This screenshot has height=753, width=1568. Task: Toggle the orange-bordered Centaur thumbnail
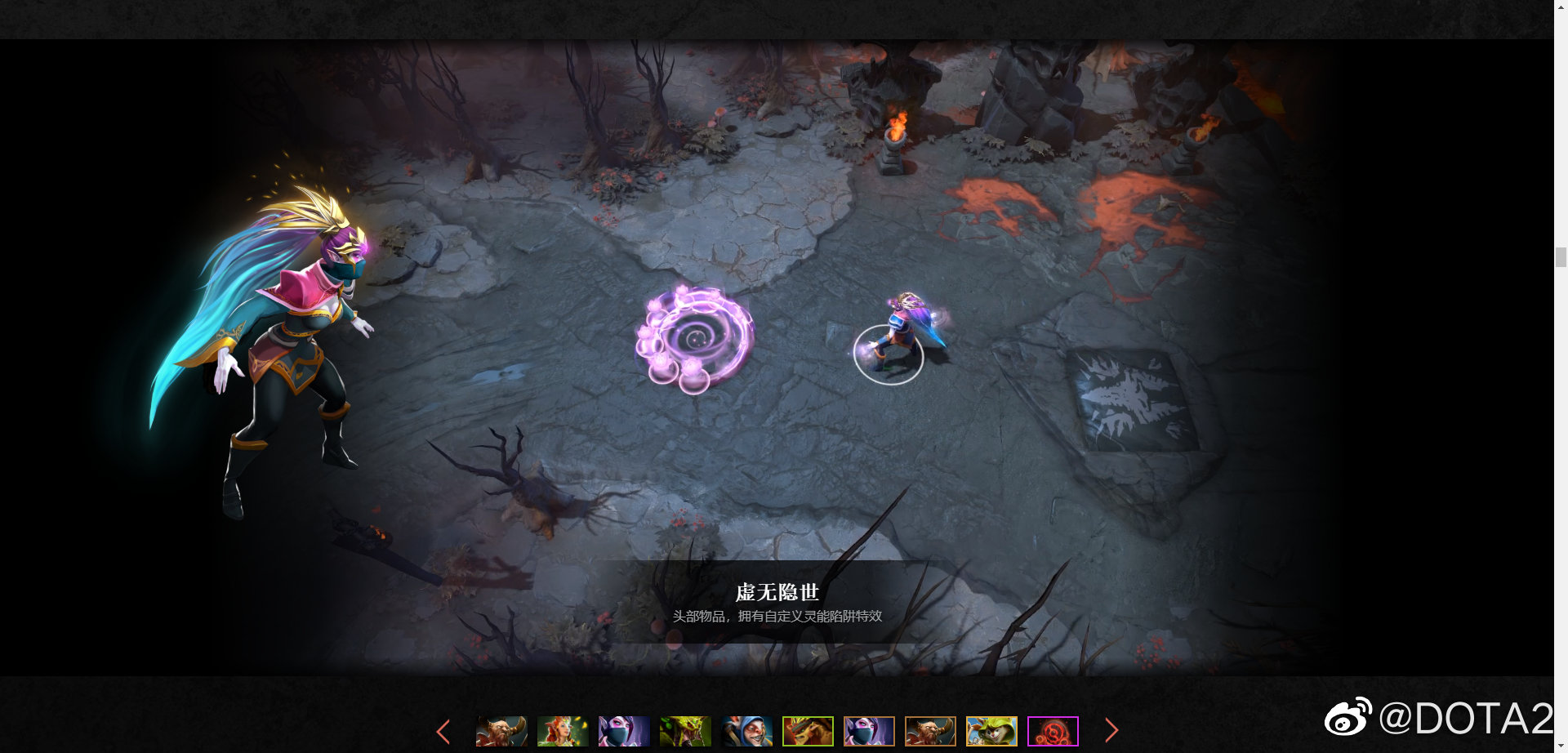point(931,732)
